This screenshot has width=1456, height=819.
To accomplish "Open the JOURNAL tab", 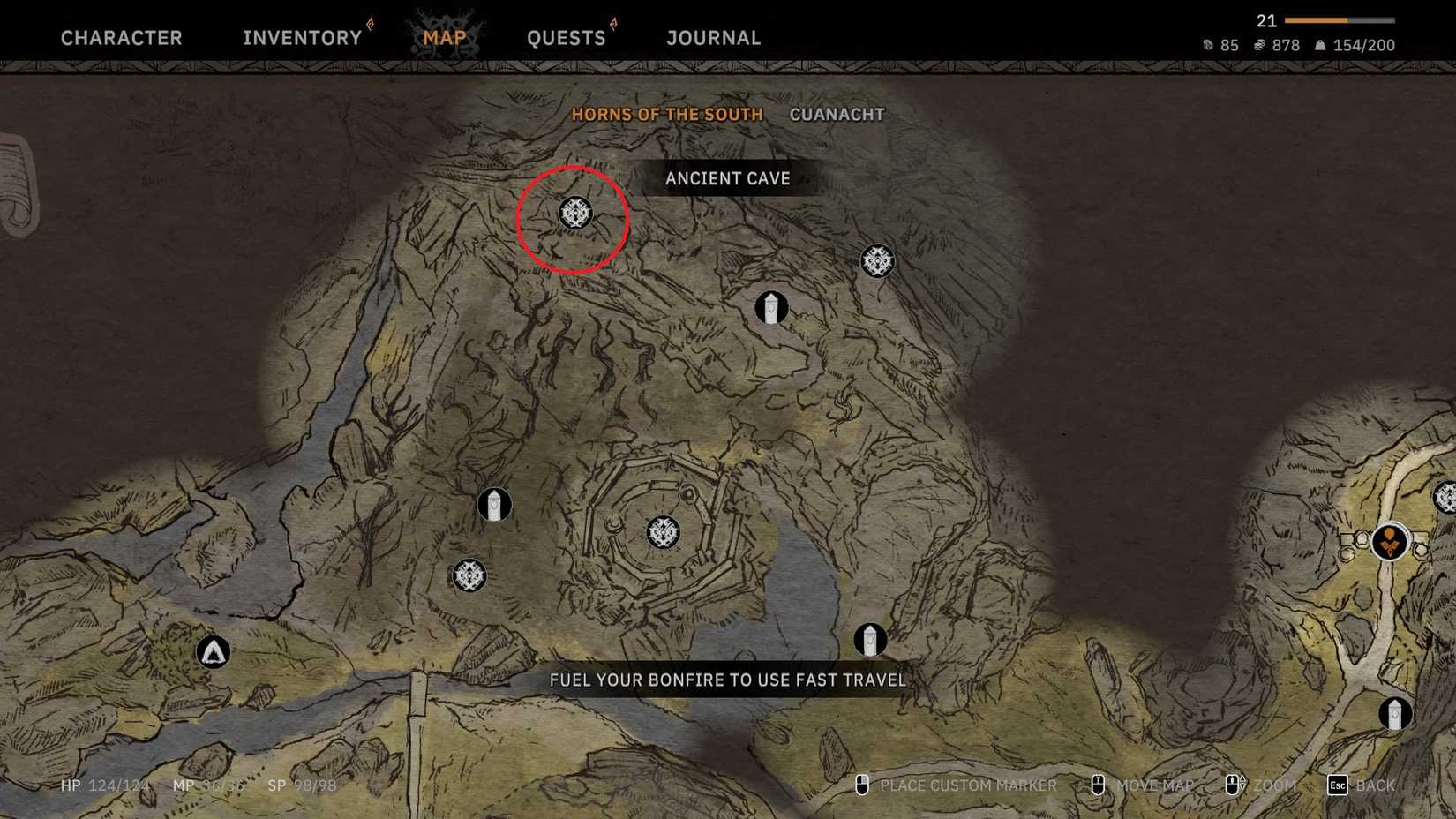I will pyautogui.click(x=712, y=37).
